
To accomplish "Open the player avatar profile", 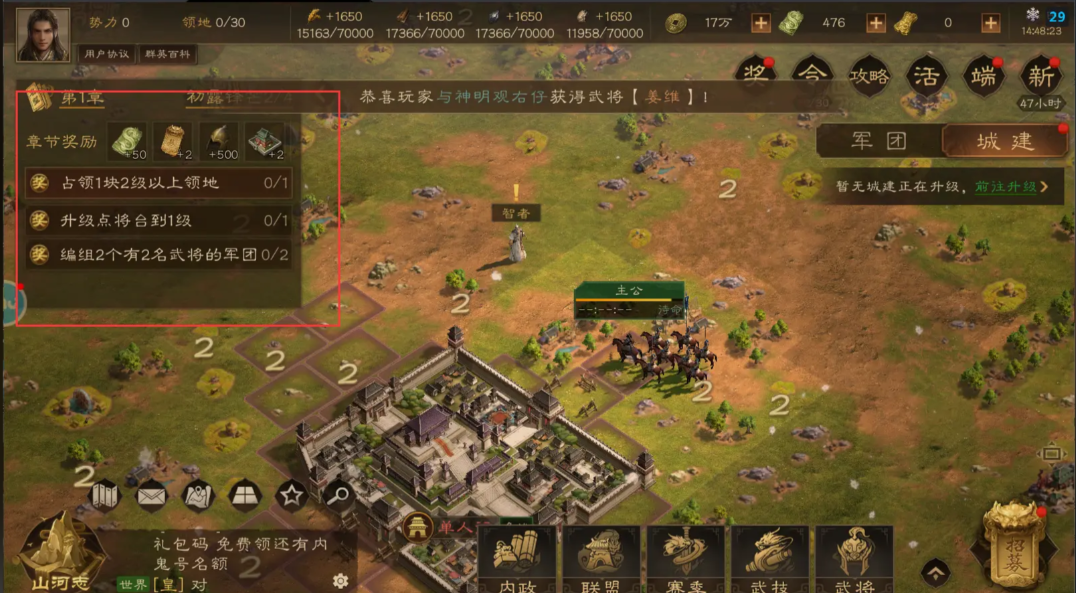I will click(43, 35).
